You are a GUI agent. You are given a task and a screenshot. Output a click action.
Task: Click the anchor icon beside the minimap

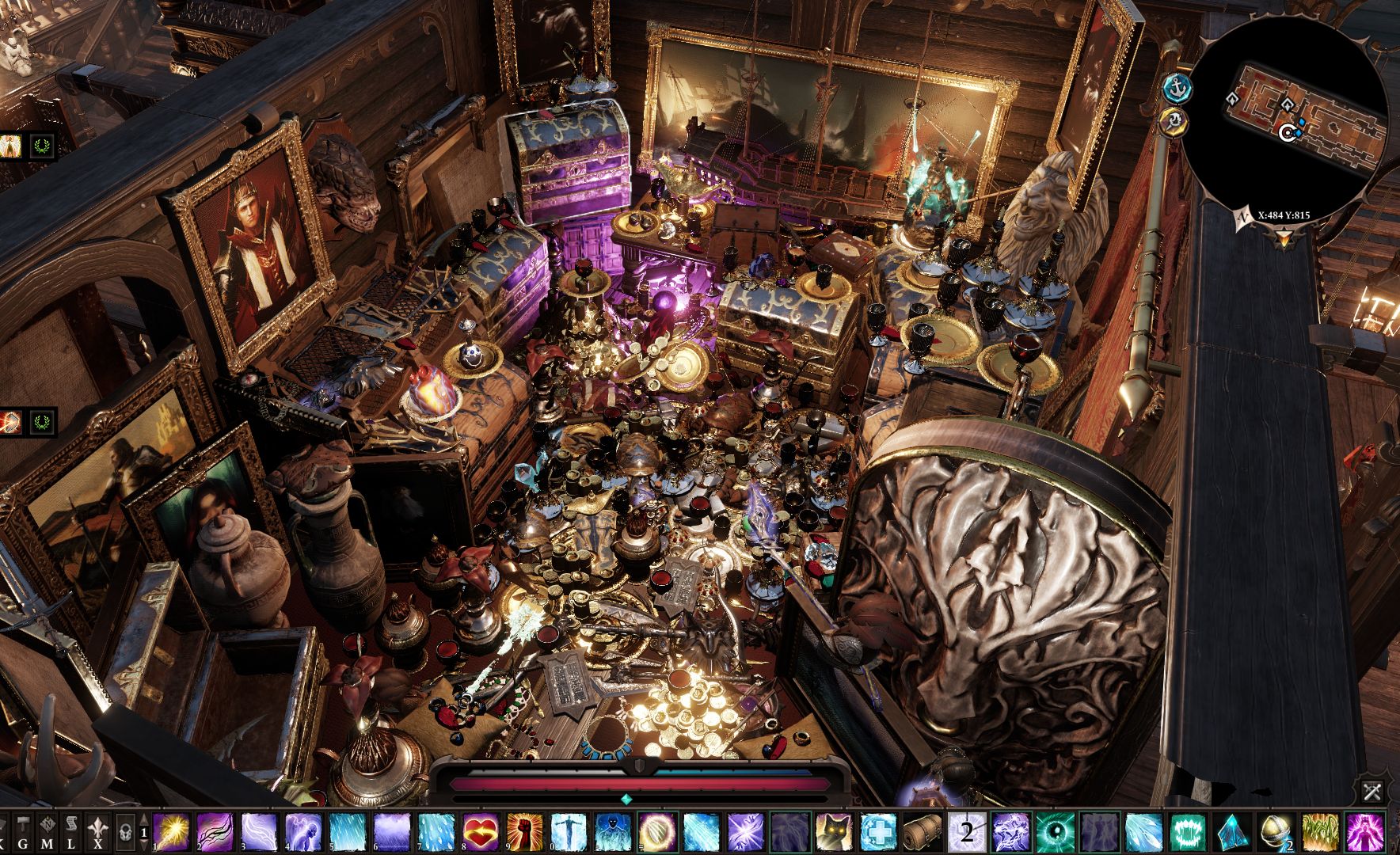[x=1179, y=89]
